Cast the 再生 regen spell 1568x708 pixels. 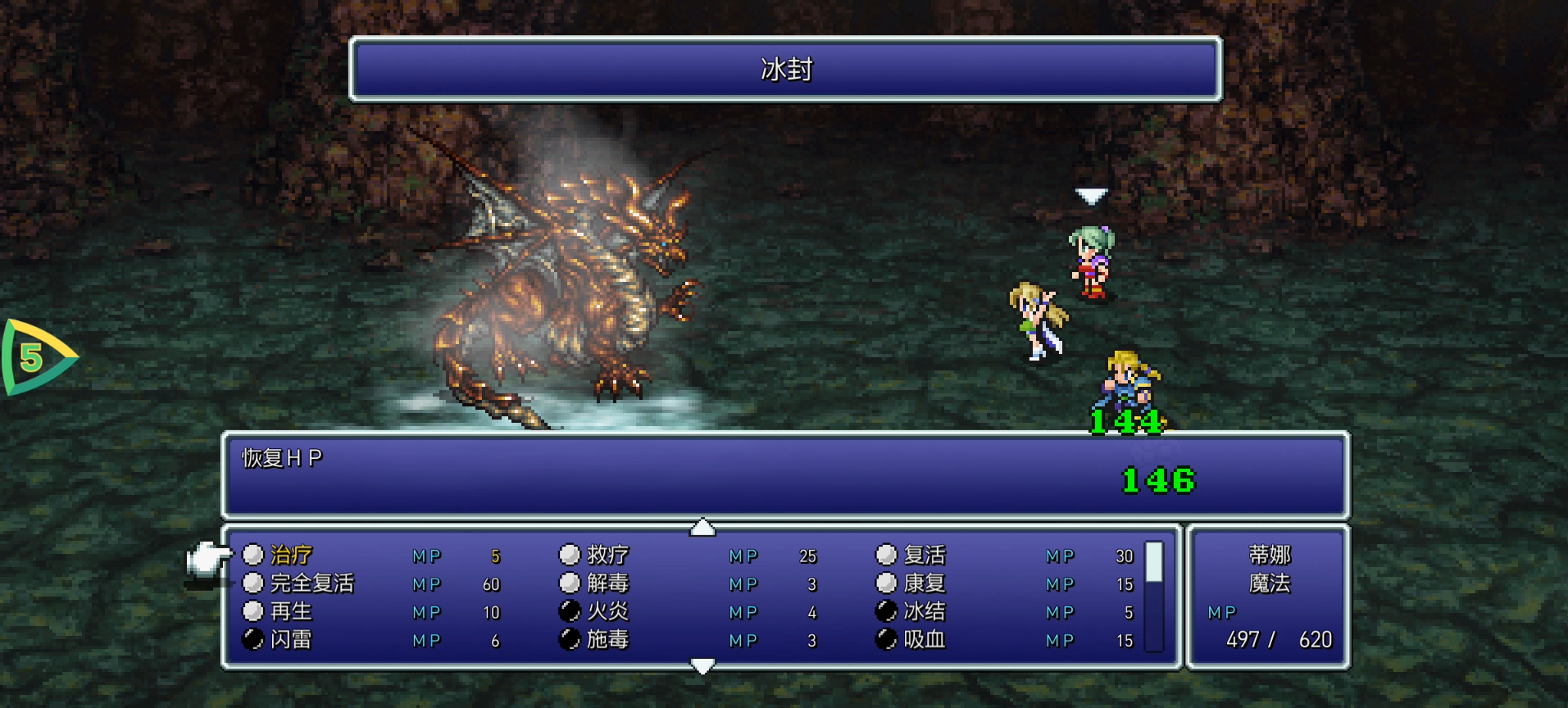291,611
